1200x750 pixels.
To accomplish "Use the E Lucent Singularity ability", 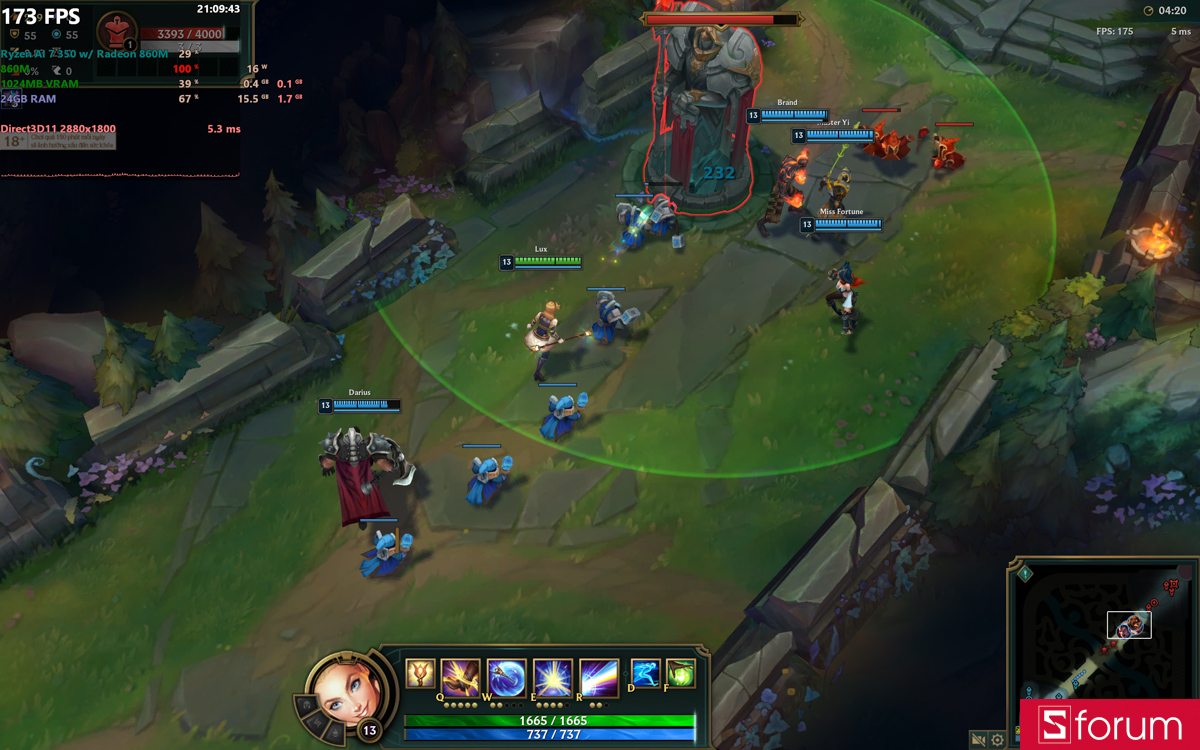I will click(552, 677).
